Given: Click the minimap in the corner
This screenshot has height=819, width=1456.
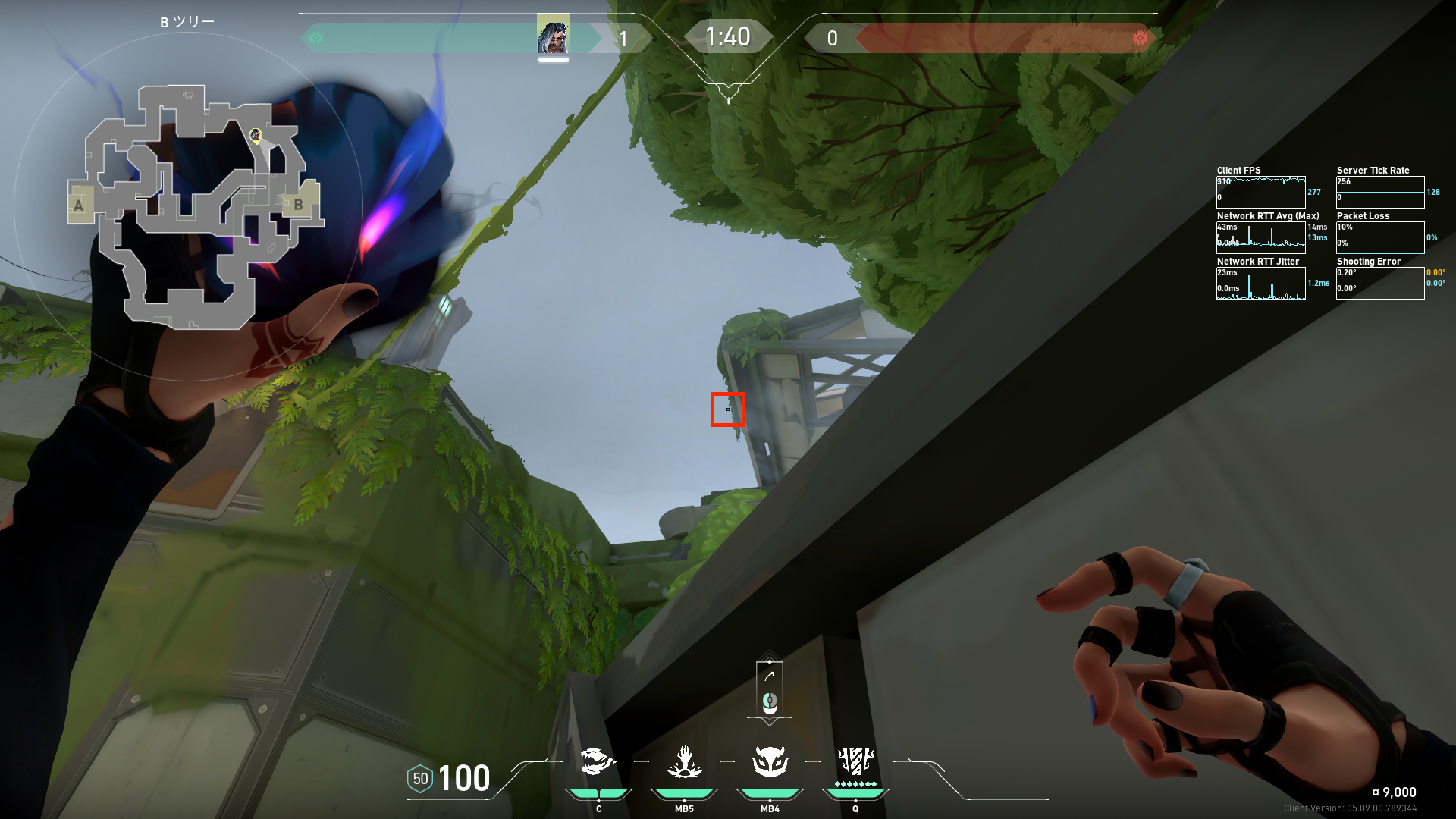Looking at the screenshot, I should click(190, 206).
